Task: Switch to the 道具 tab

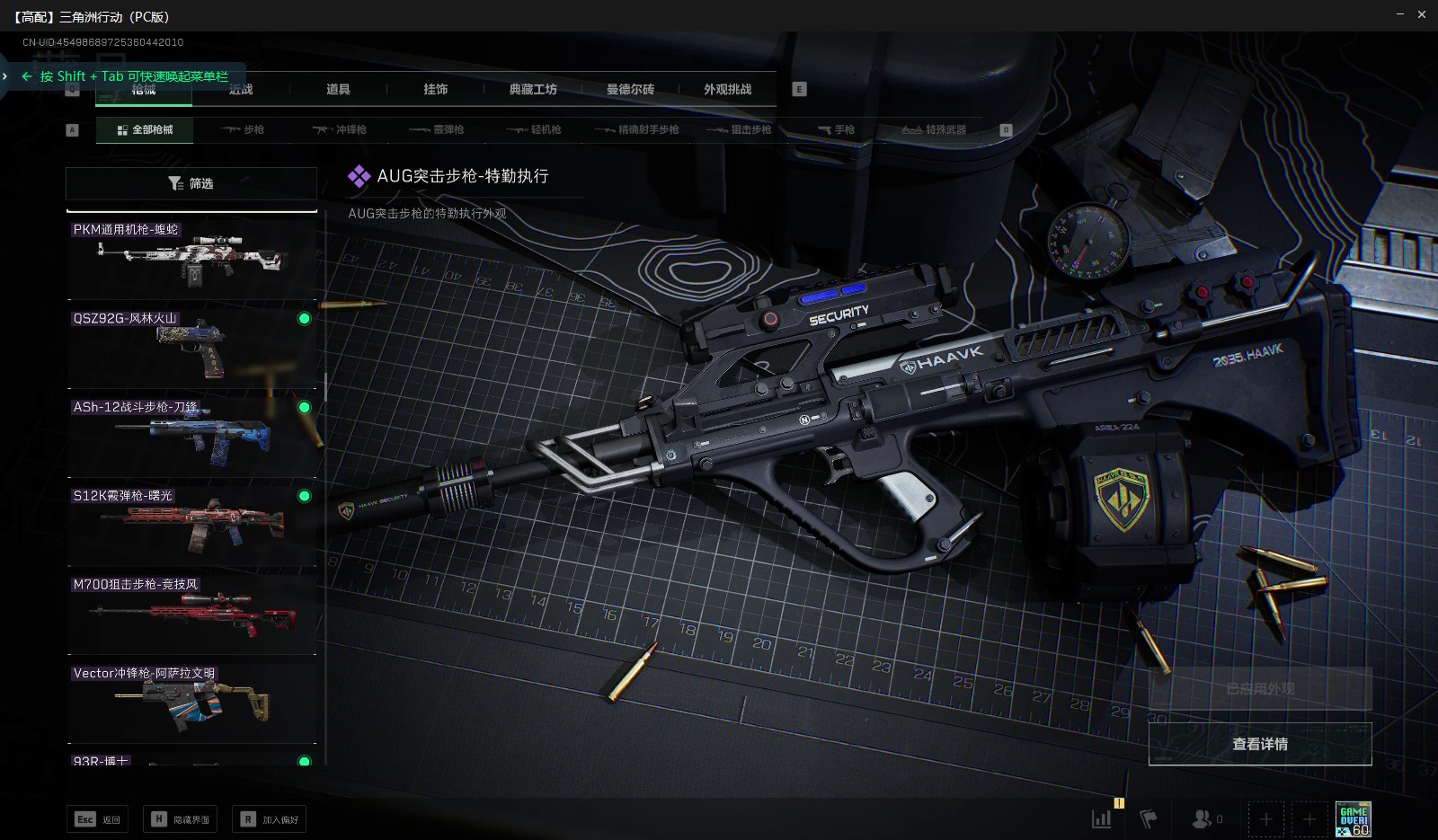Action: (338, 89)
